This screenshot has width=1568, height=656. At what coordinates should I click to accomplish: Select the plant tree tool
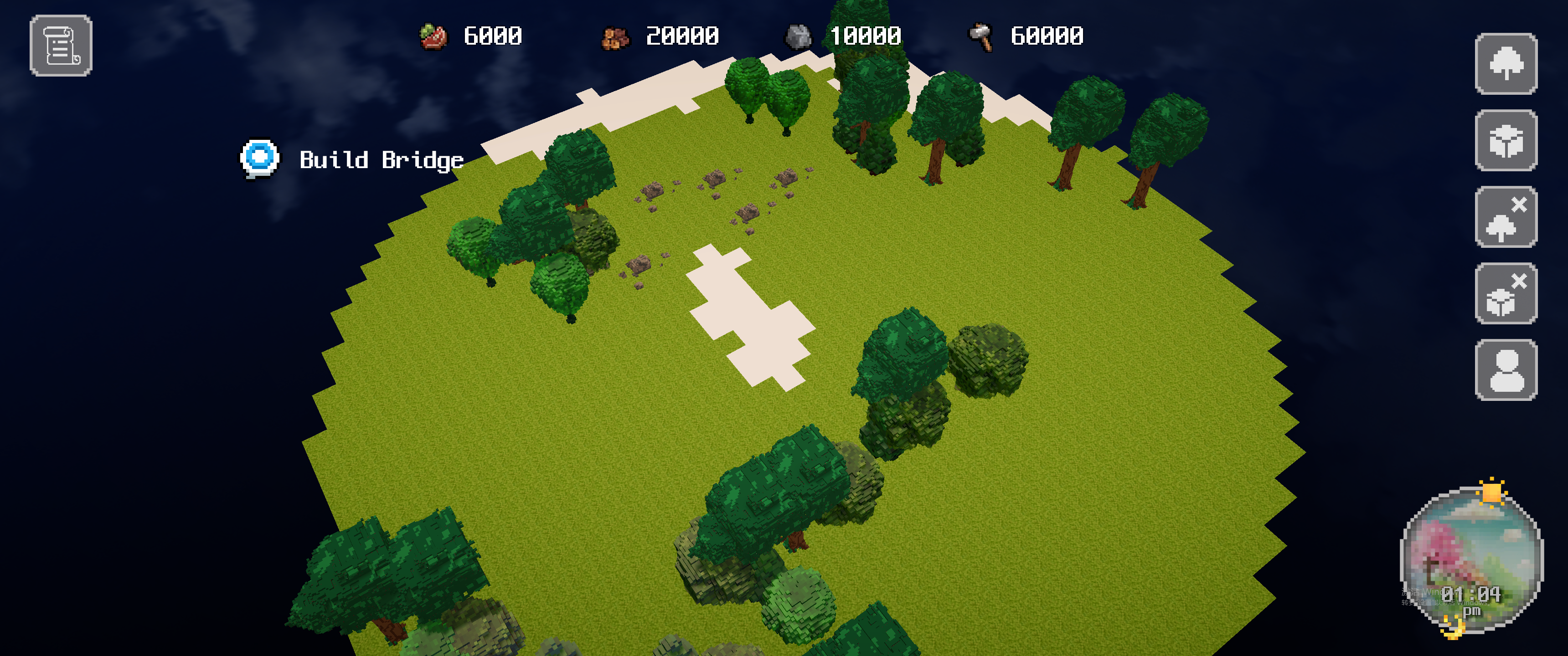click(x=1505, y=64)
